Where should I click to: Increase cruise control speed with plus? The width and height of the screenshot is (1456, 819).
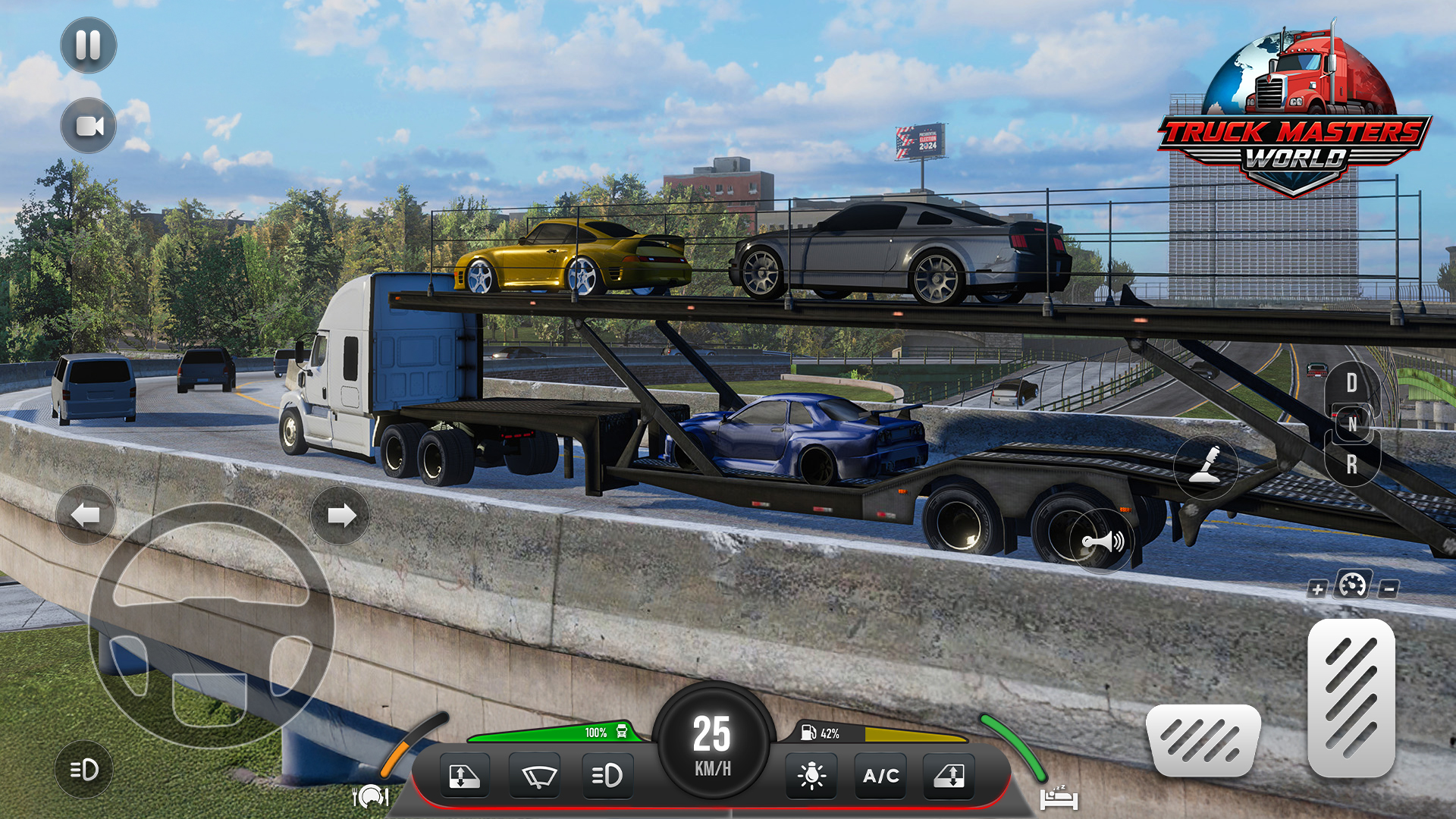click(x=1317, y=589)
